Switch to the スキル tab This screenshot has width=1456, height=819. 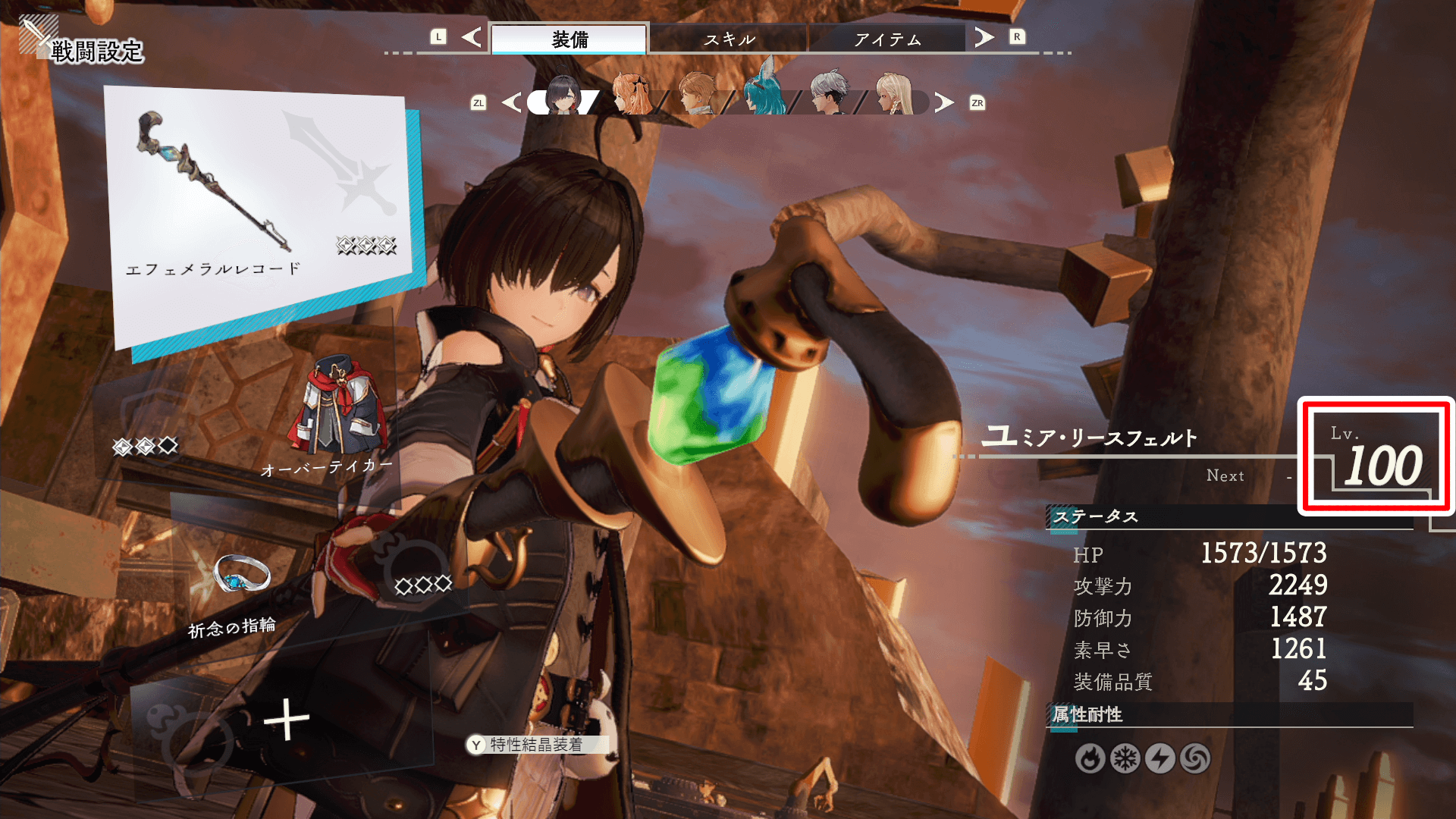[729, 39]
